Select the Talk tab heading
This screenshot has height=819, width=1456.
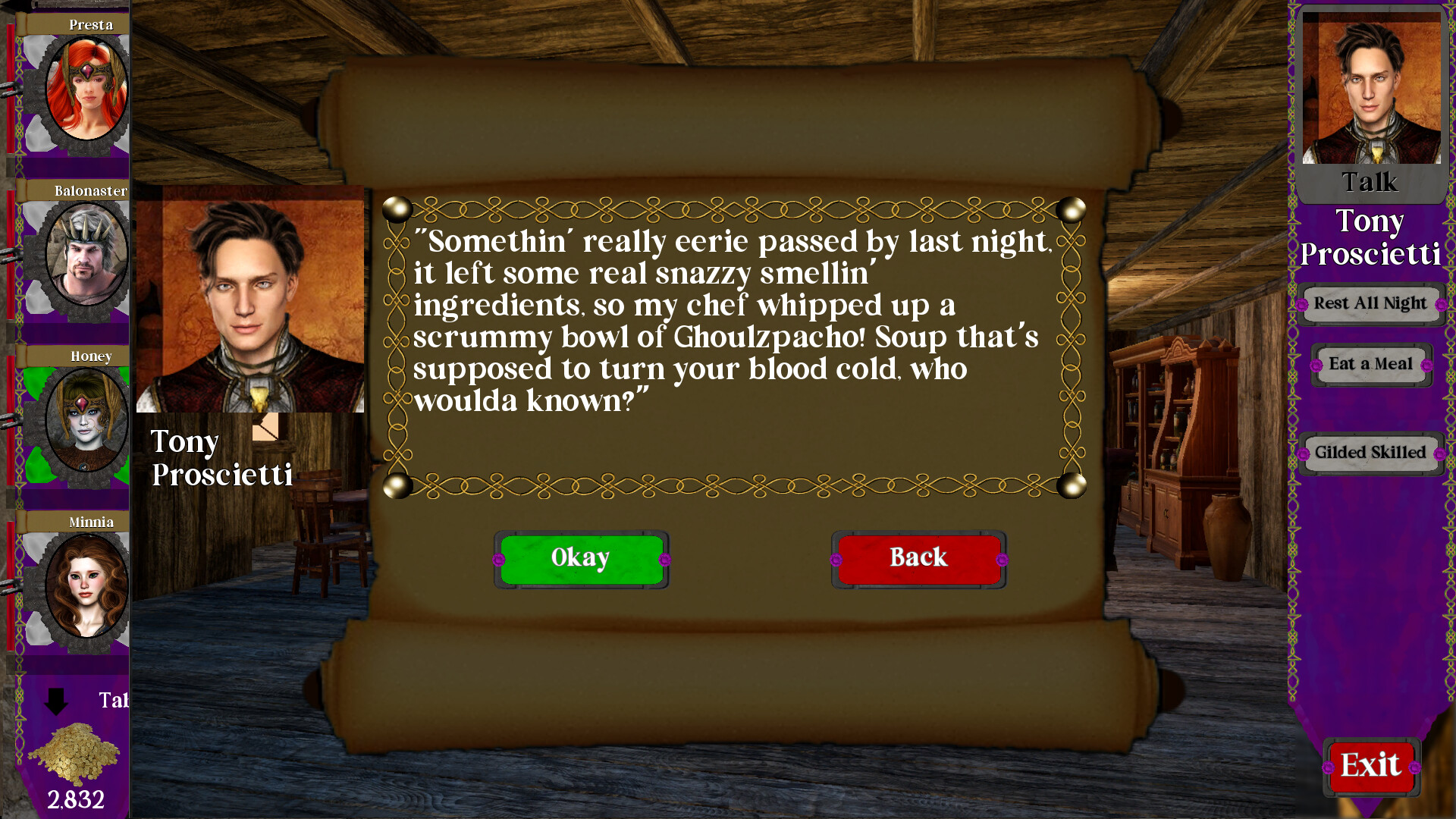pyautogui.click(x=1370, y=182)
